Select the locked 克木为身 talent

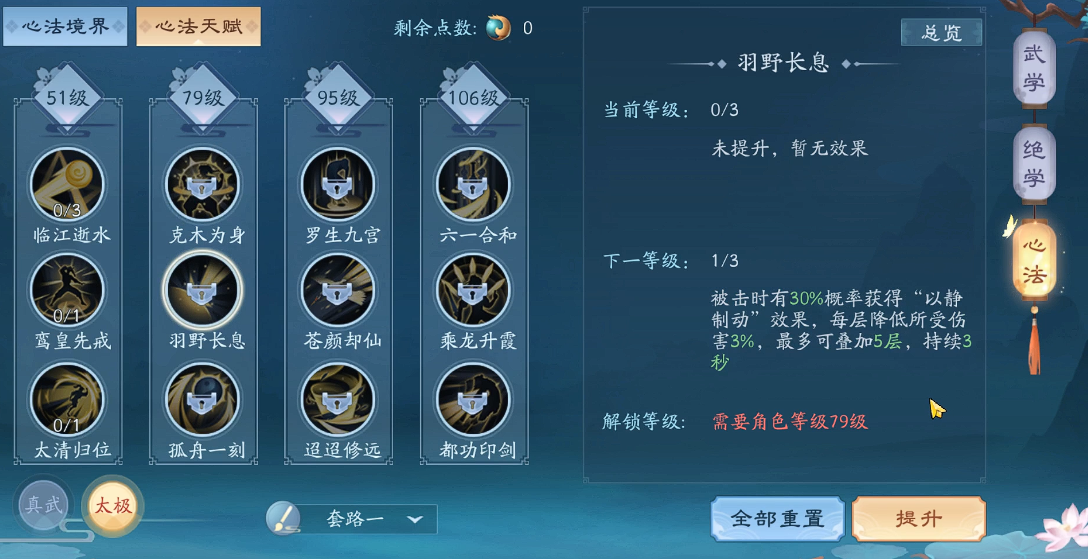pyautogui.click(x=202, y=185)
